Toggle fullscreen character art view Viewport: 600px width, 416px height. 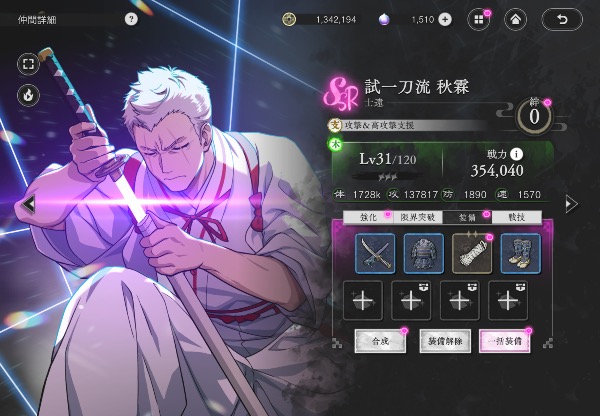[x=27, y=64]
